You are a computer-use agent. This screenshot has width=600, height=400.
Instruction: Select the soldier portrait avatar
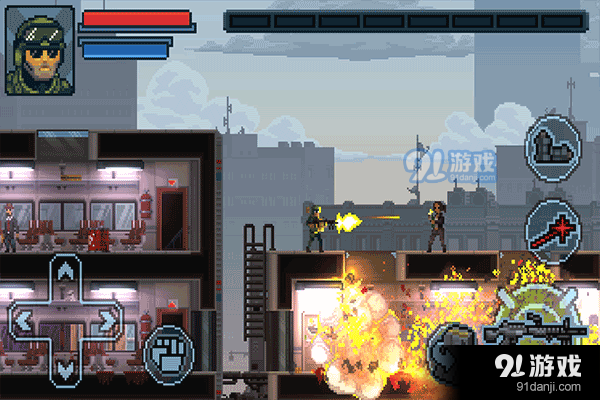pos(40,50)
